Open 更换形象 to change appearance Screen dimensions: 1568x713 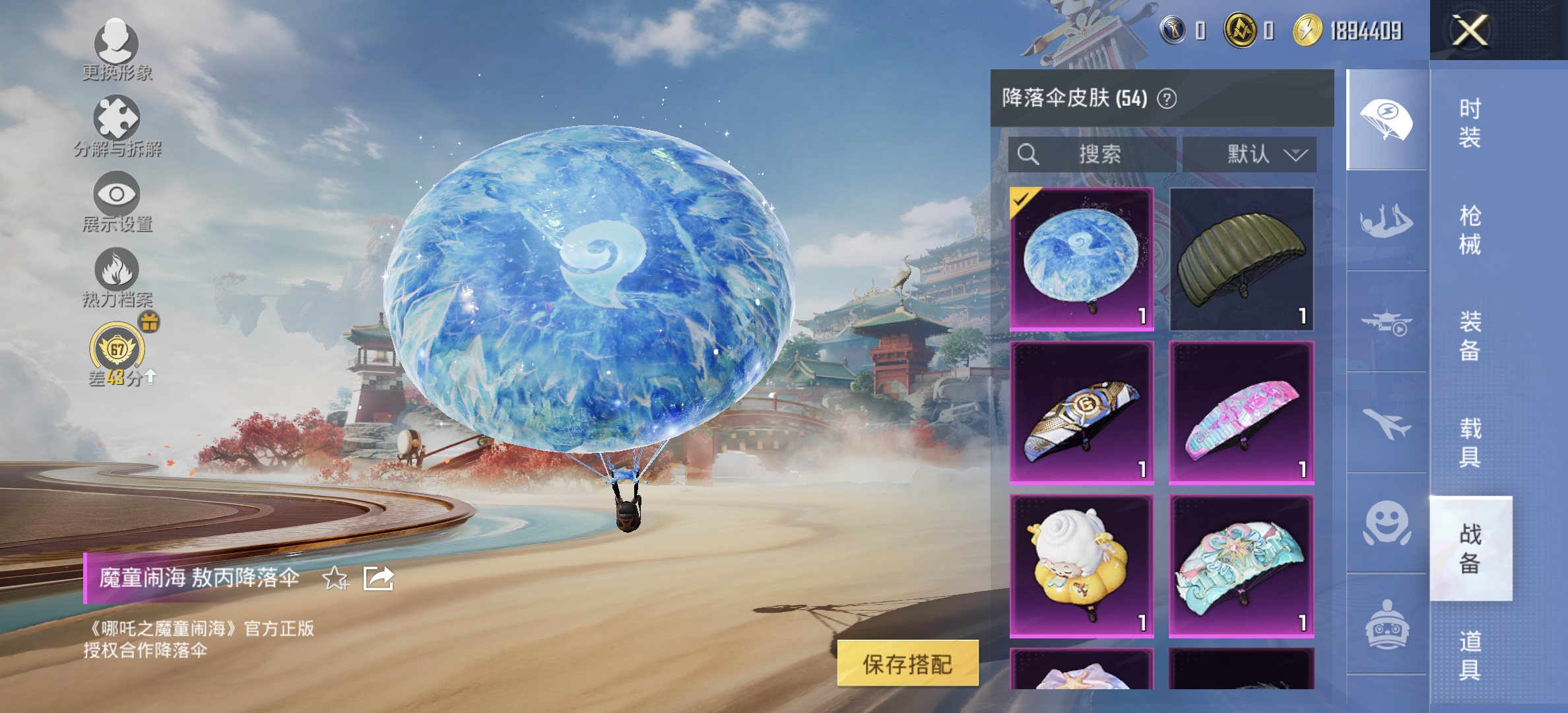[115, 46]
